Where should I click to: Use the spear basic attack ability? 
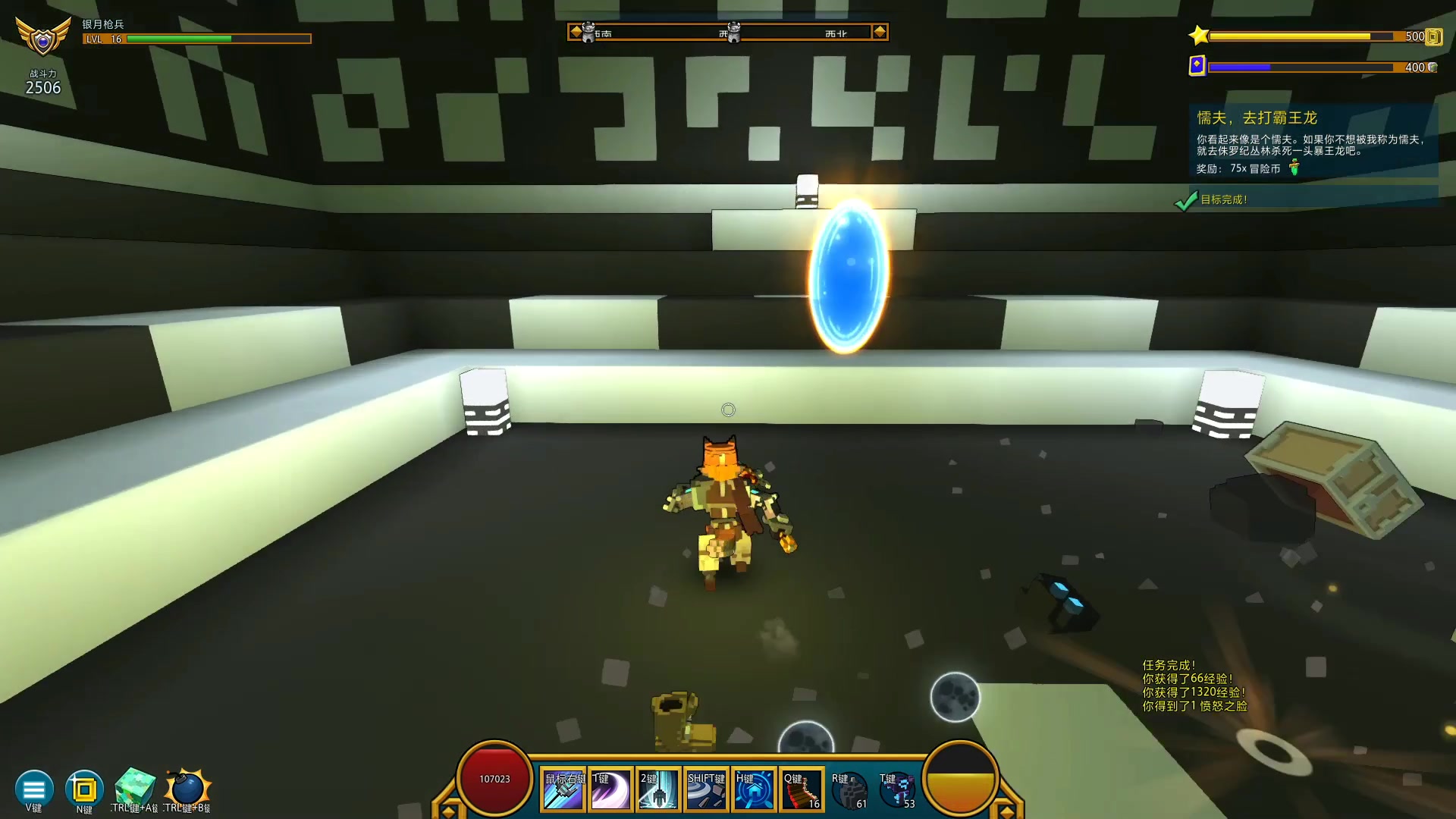tap(563, 789)
